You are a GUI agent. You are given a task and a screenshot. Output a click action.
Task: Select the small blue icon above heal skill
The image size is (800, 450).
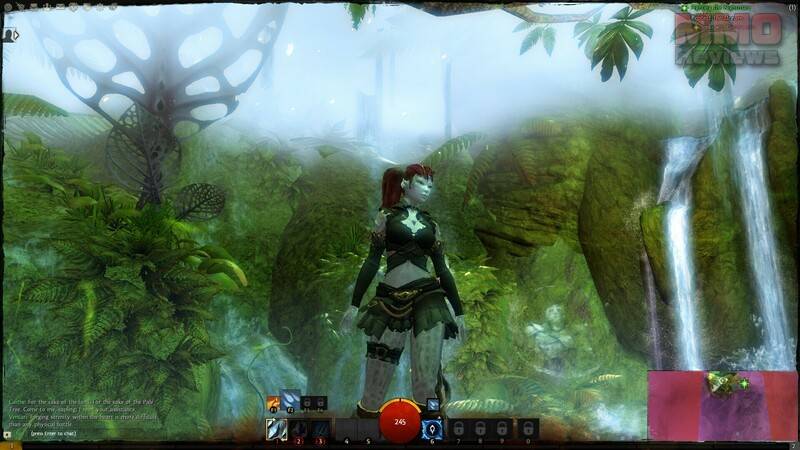(x=433, y=404)
